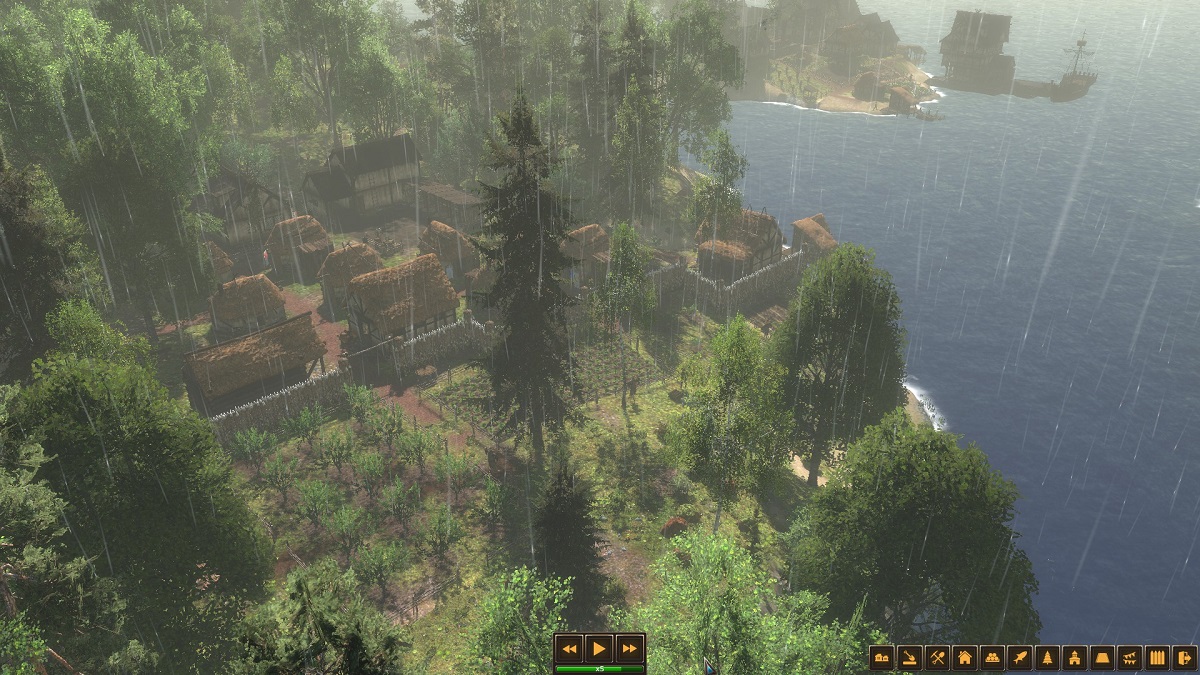Slow down game speed with rewind button

(x=569, y=648)
